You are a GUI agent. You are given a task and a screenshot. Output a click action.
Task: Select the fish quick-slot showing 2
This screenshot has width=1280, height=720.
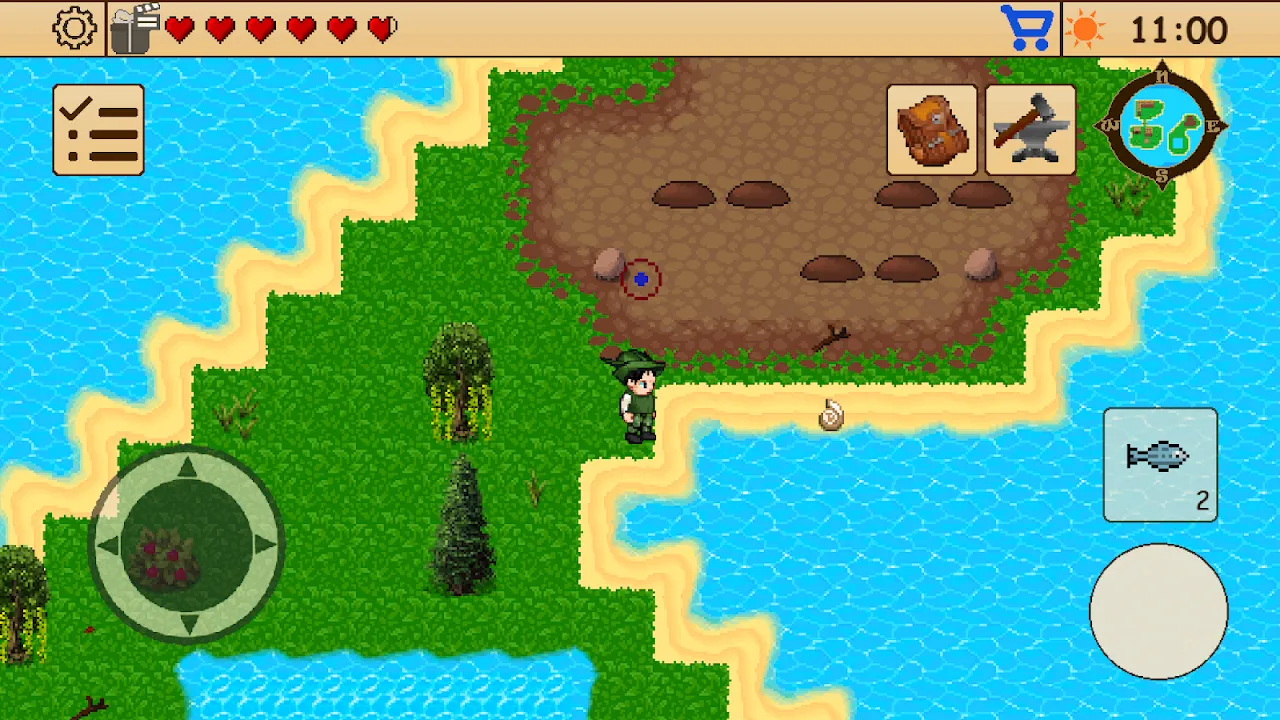(x=1159, y=463)
